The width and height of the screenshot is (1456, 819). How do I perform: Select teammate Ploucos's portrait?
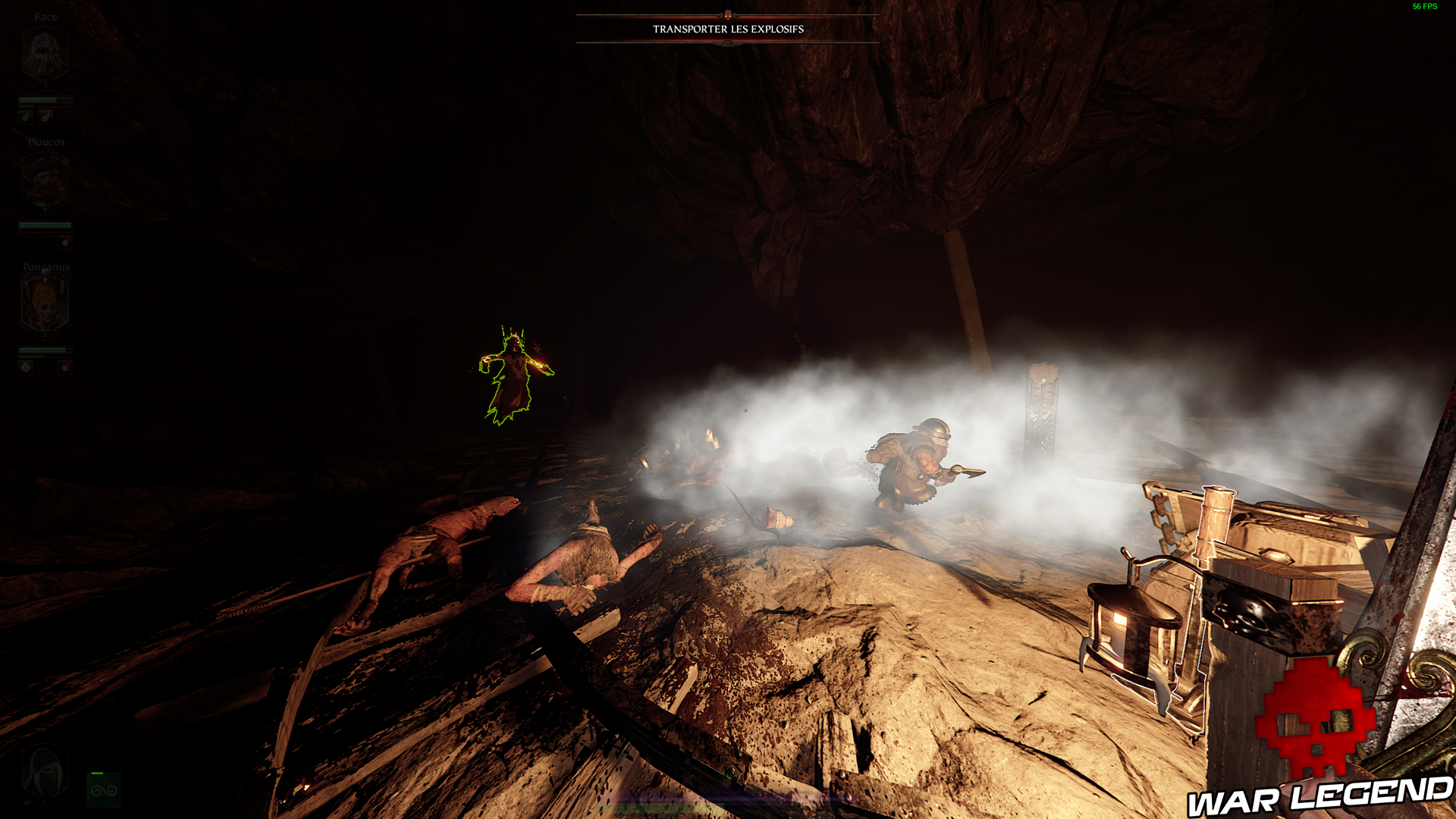click(x=45, y=180)
